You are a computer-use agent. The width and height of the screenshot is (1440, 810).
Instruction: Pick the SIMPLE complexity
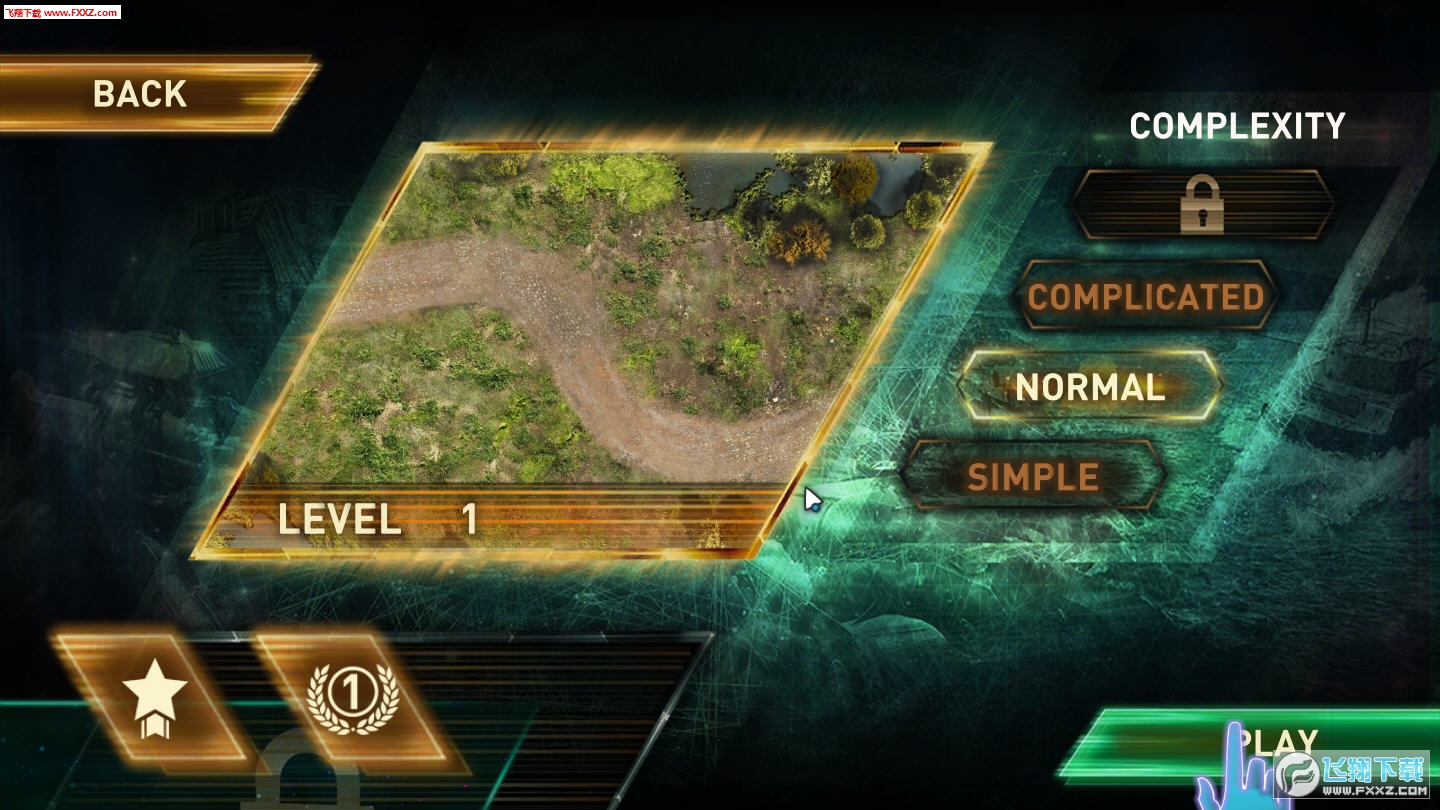pos(1033,477)
